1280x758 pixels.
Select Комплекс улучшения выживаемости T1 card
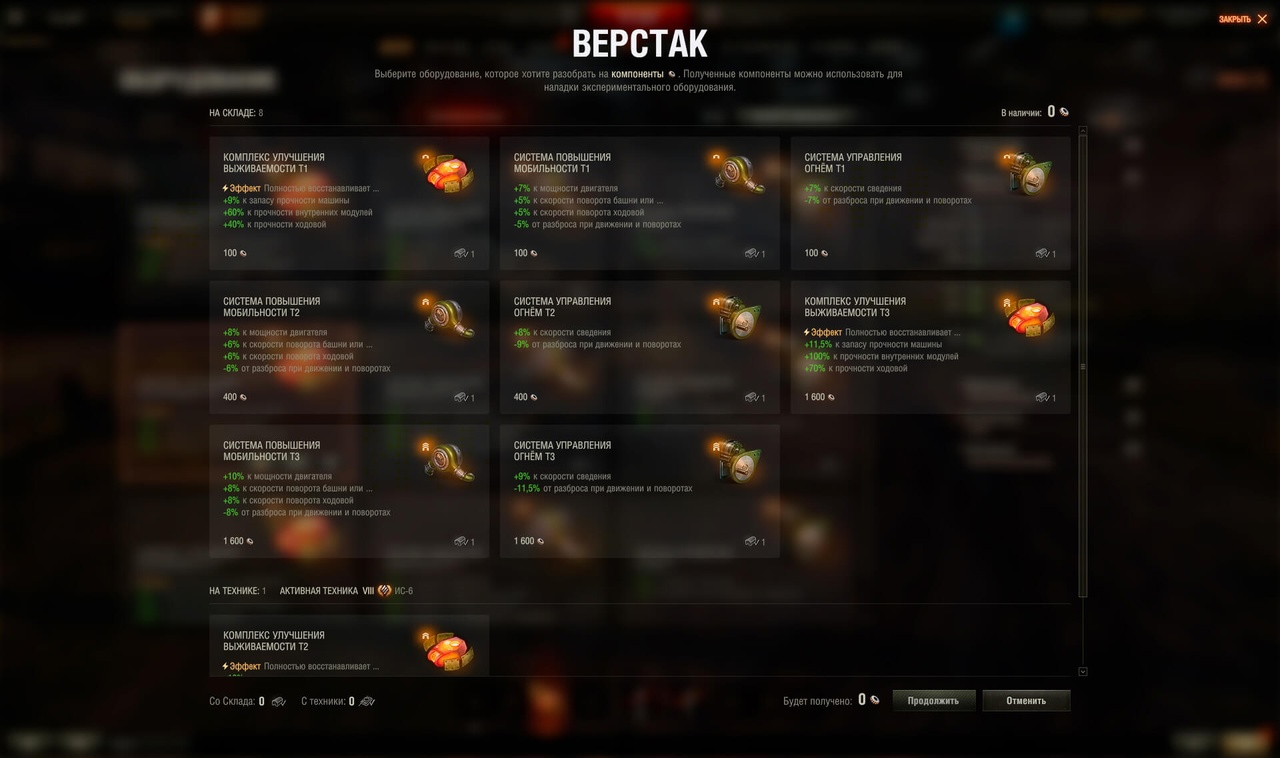pyautogui.click(x=349, y=203)
